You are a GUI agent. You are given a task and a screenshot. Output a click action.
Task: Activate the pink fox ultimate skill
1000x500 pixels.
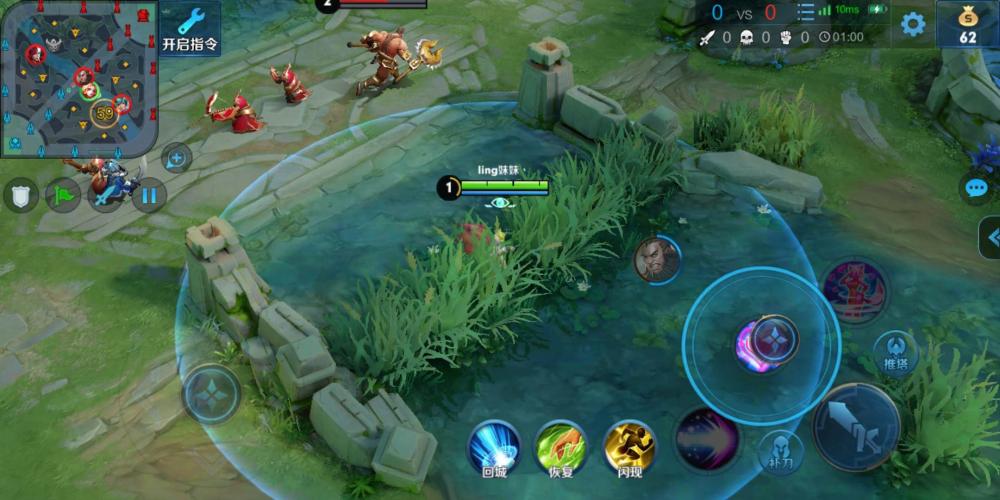click(856, 292)
